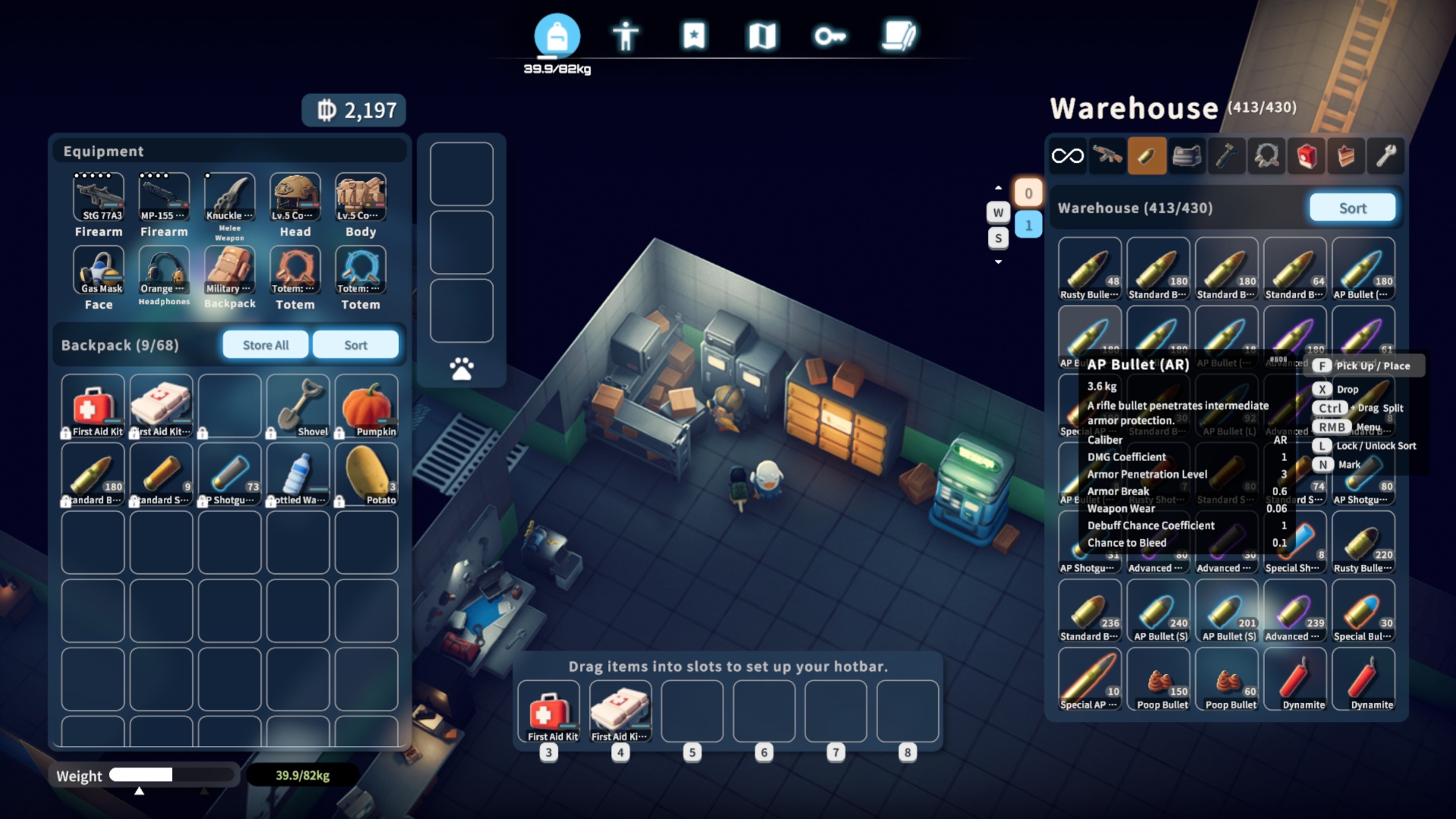
Task: Store all backpack items in warehouse
Action: (x=265, y=345)
